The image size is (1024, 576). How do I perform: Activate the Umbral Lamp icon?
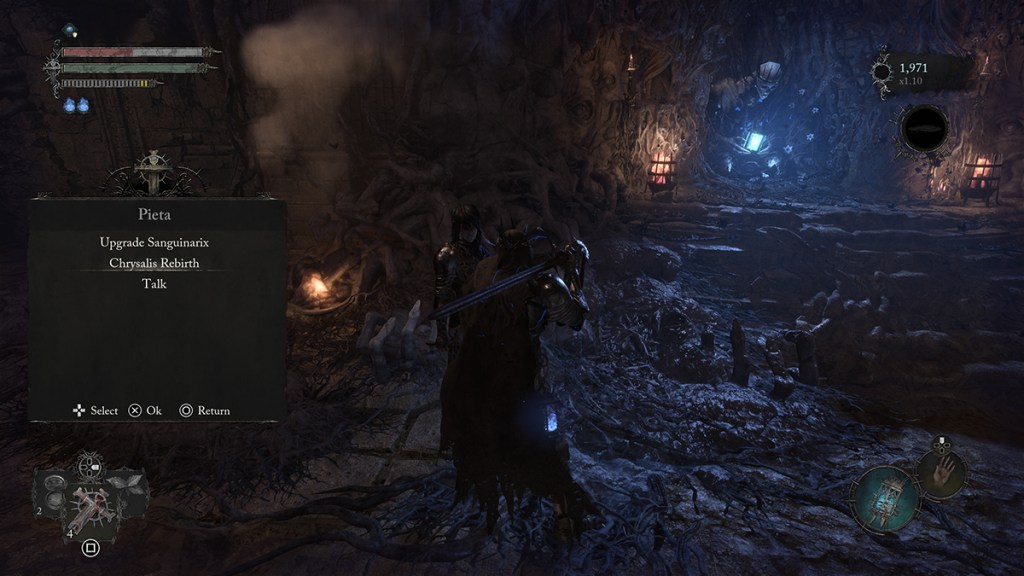click(x=884, y=497)
